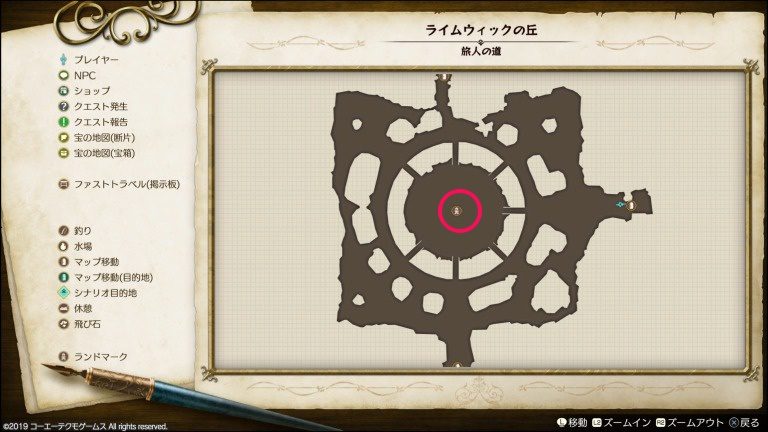Choose the ファストトラベル(掲示板) legend entry
Screen dimensions: 768x432
(118, 184)
